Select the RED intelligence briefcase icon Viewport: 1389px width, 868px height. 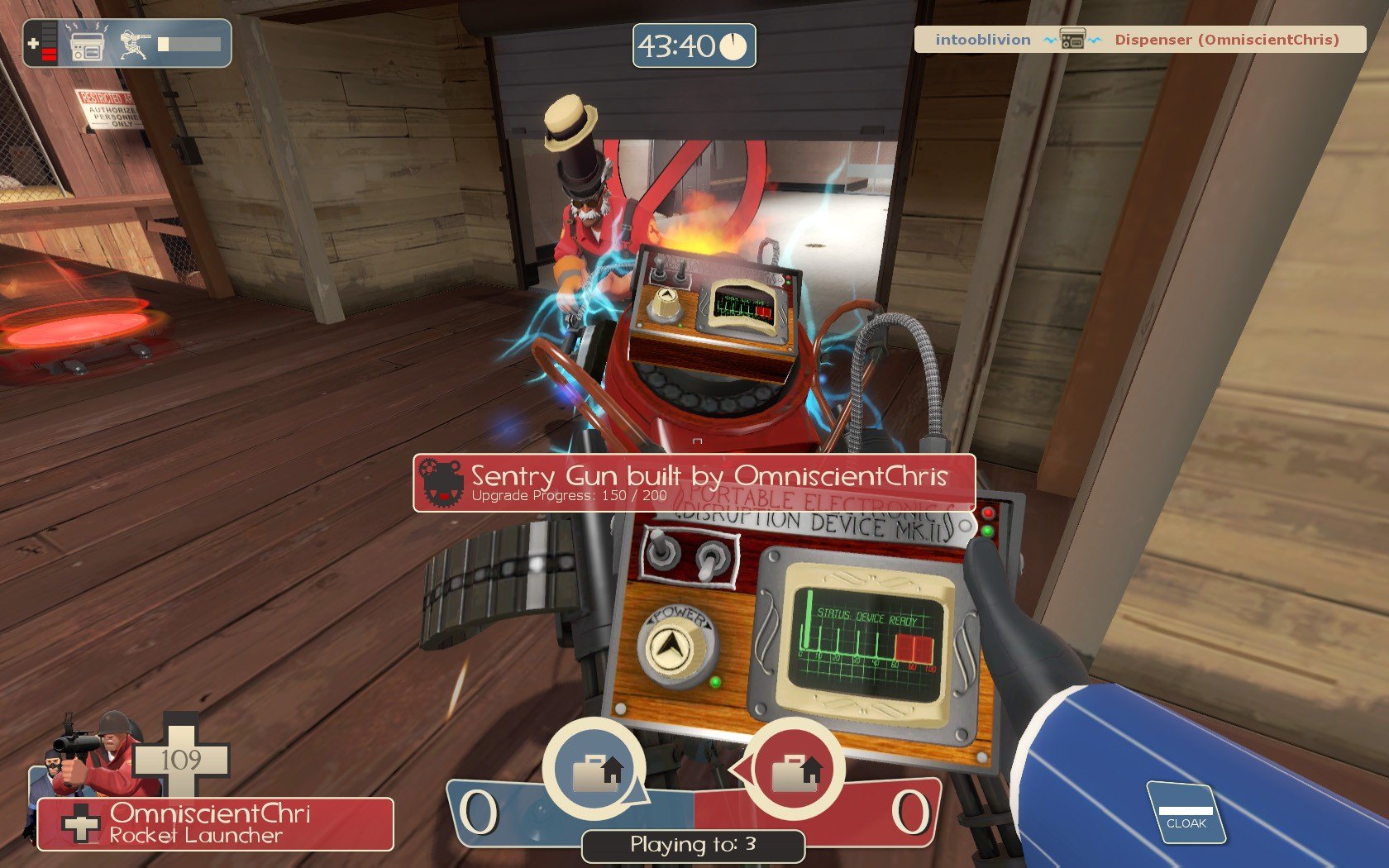(795, 770)
